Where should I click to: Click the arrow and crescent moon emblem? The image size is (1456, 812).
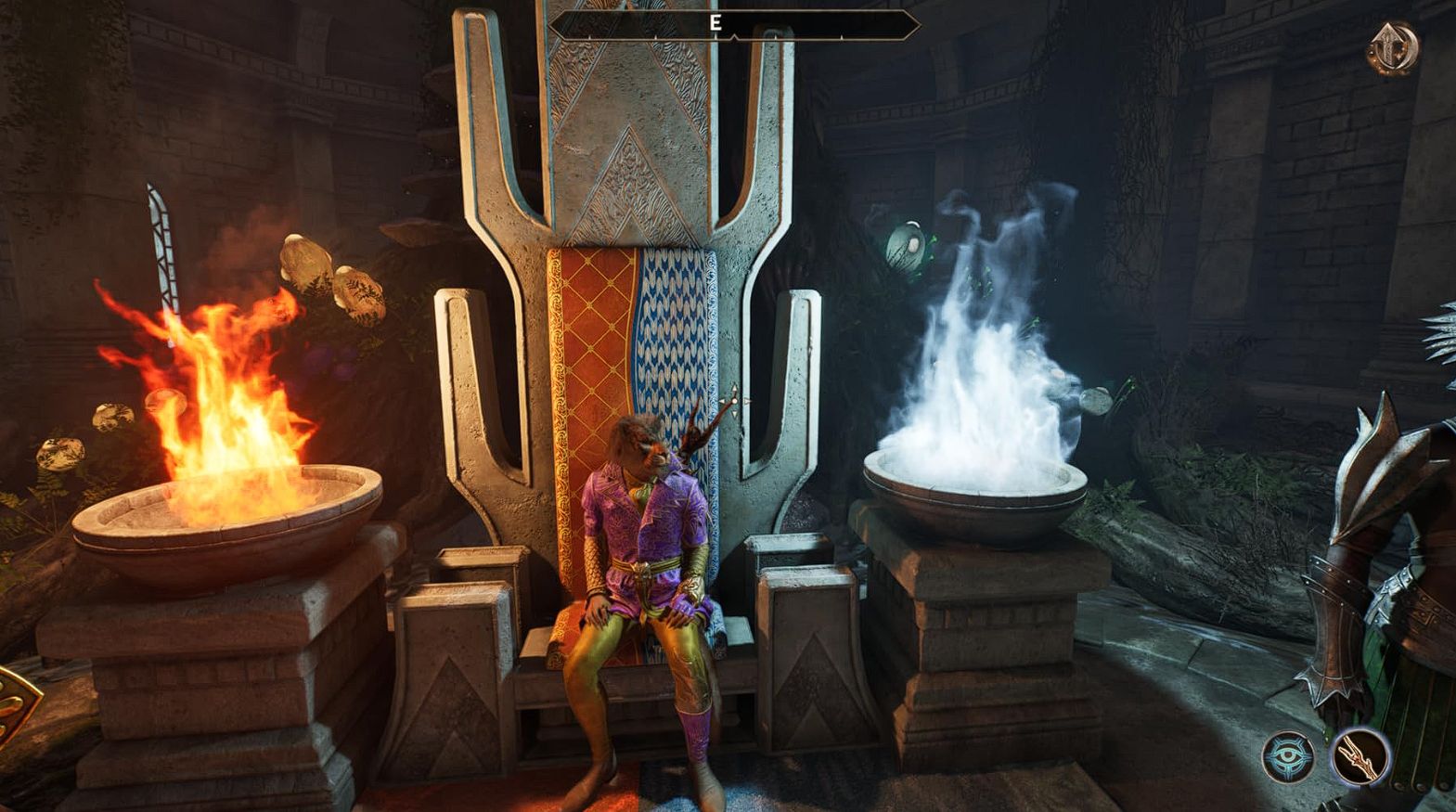tap(1393, 46)
